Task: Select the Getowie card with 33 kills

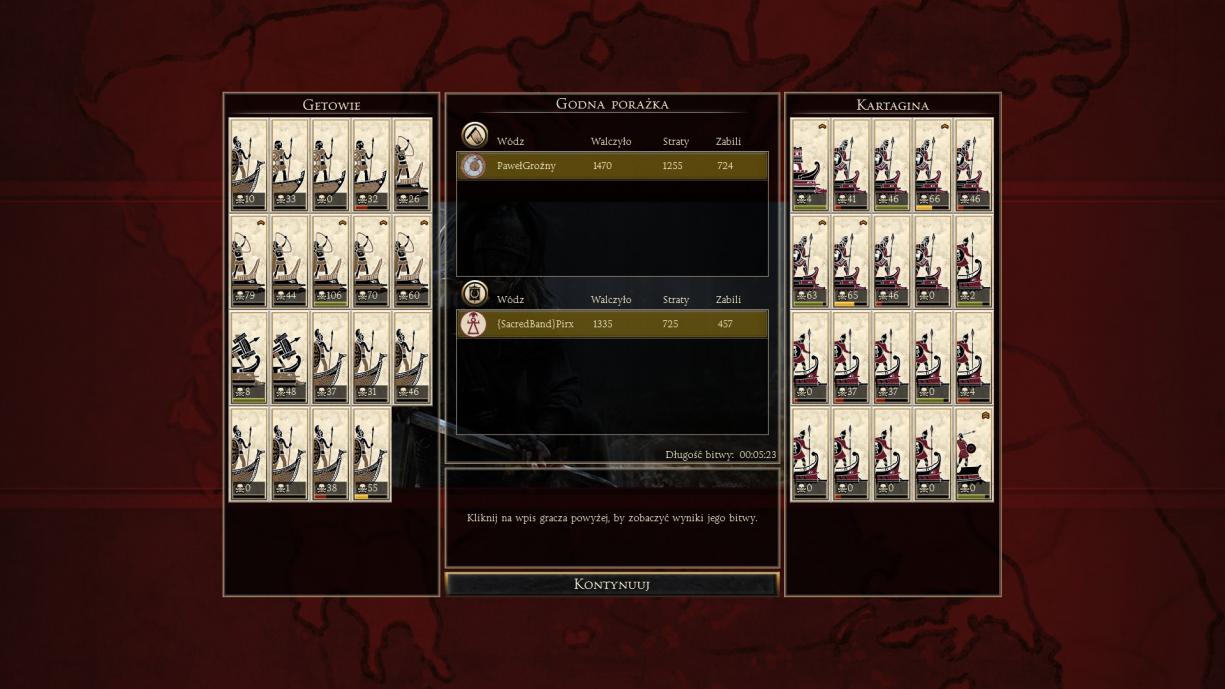Action: (290, 165)
